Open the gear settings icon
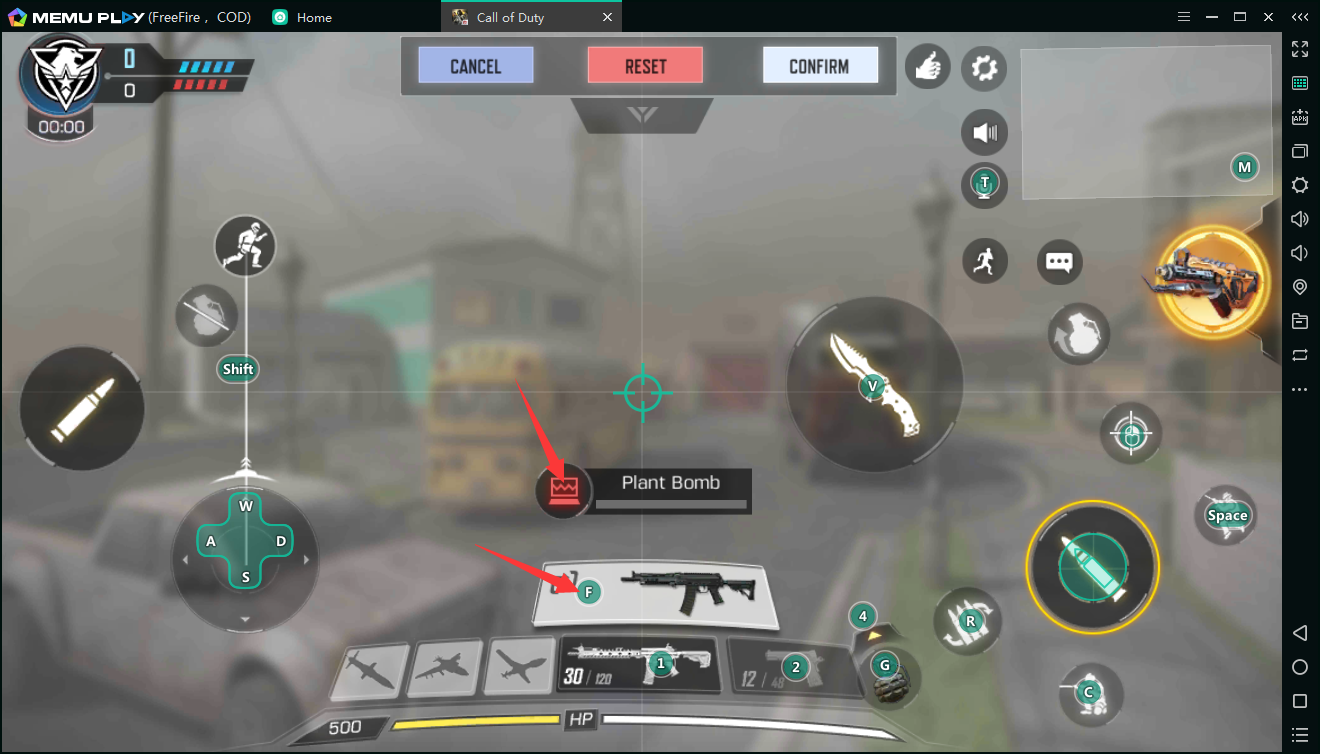The height and width of the screenshot is (754, 1320). [x=984, y=68]
